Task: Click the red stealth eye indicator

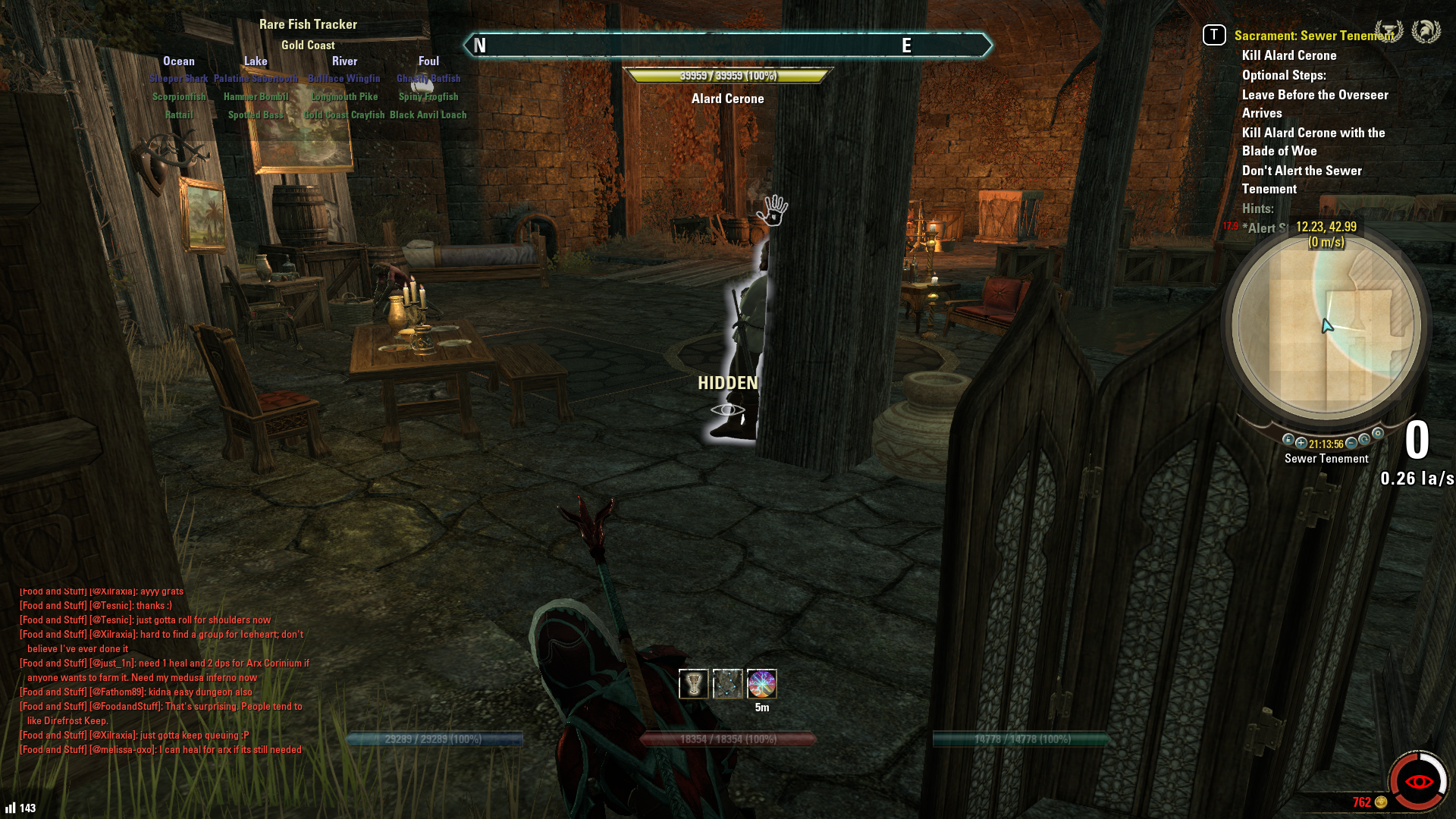Action: (1418, 782)
